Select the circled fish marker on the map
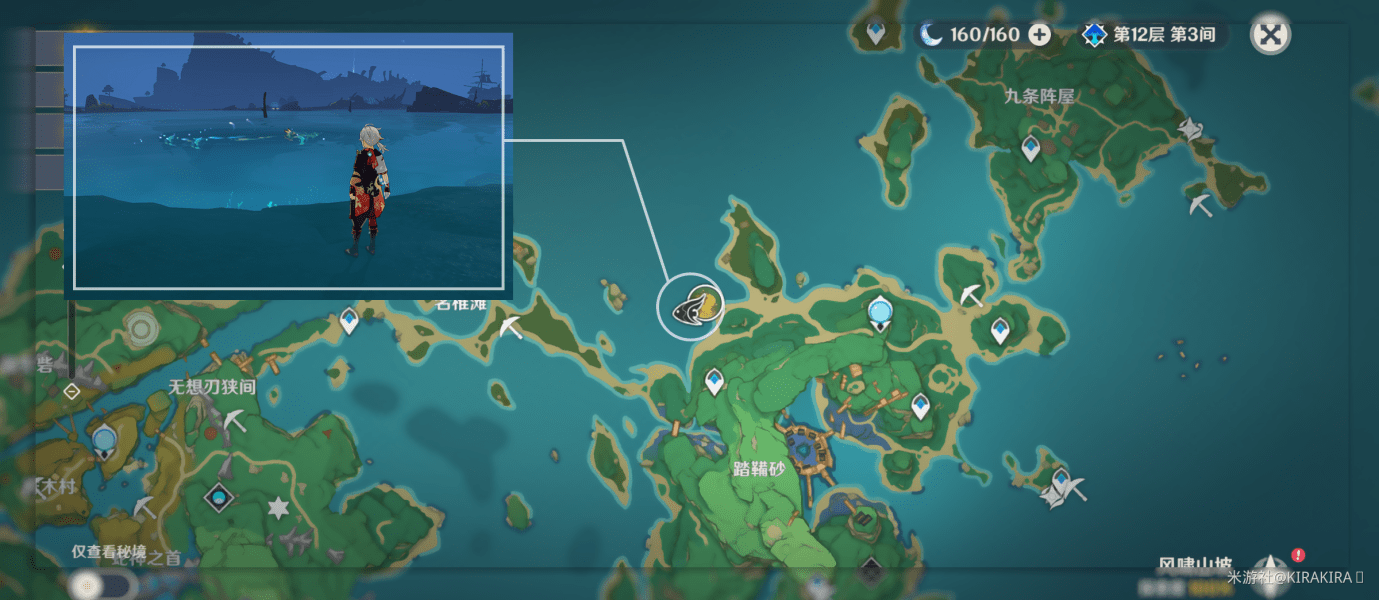Image resolution: width=1379 pixels, height=600 pixels. pos(691,306)
